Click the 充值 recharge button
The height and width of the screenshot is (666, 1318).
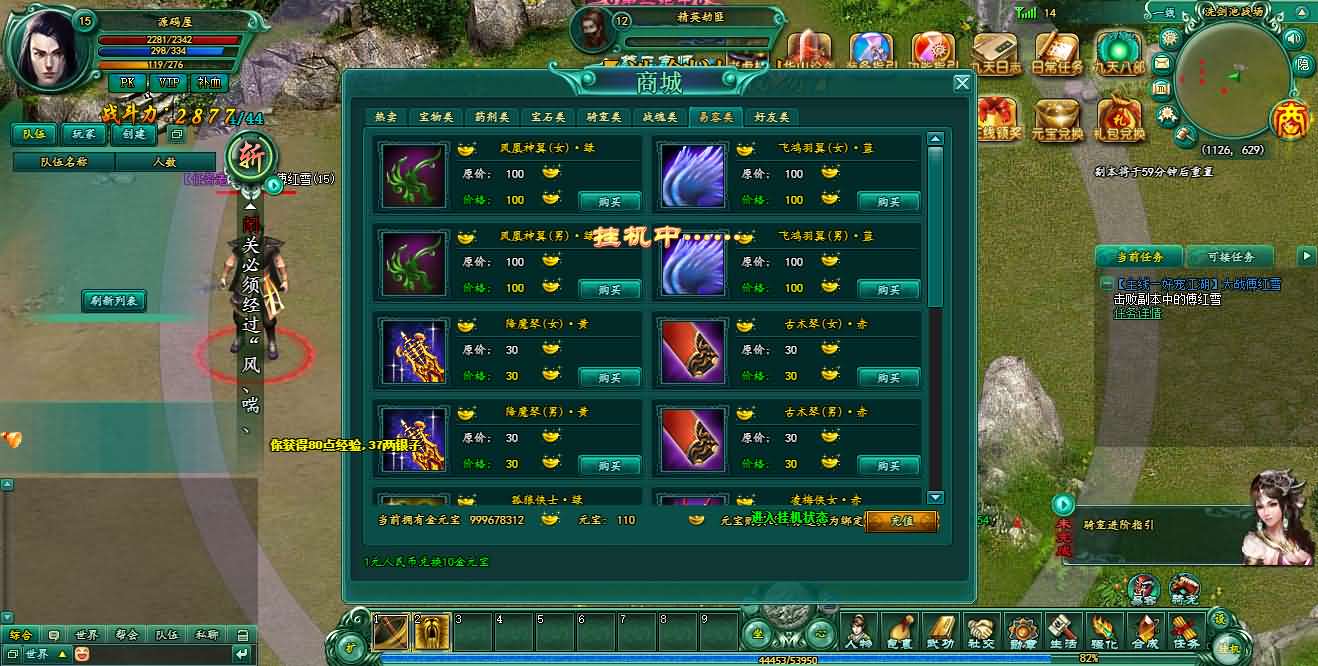[901, 521]
